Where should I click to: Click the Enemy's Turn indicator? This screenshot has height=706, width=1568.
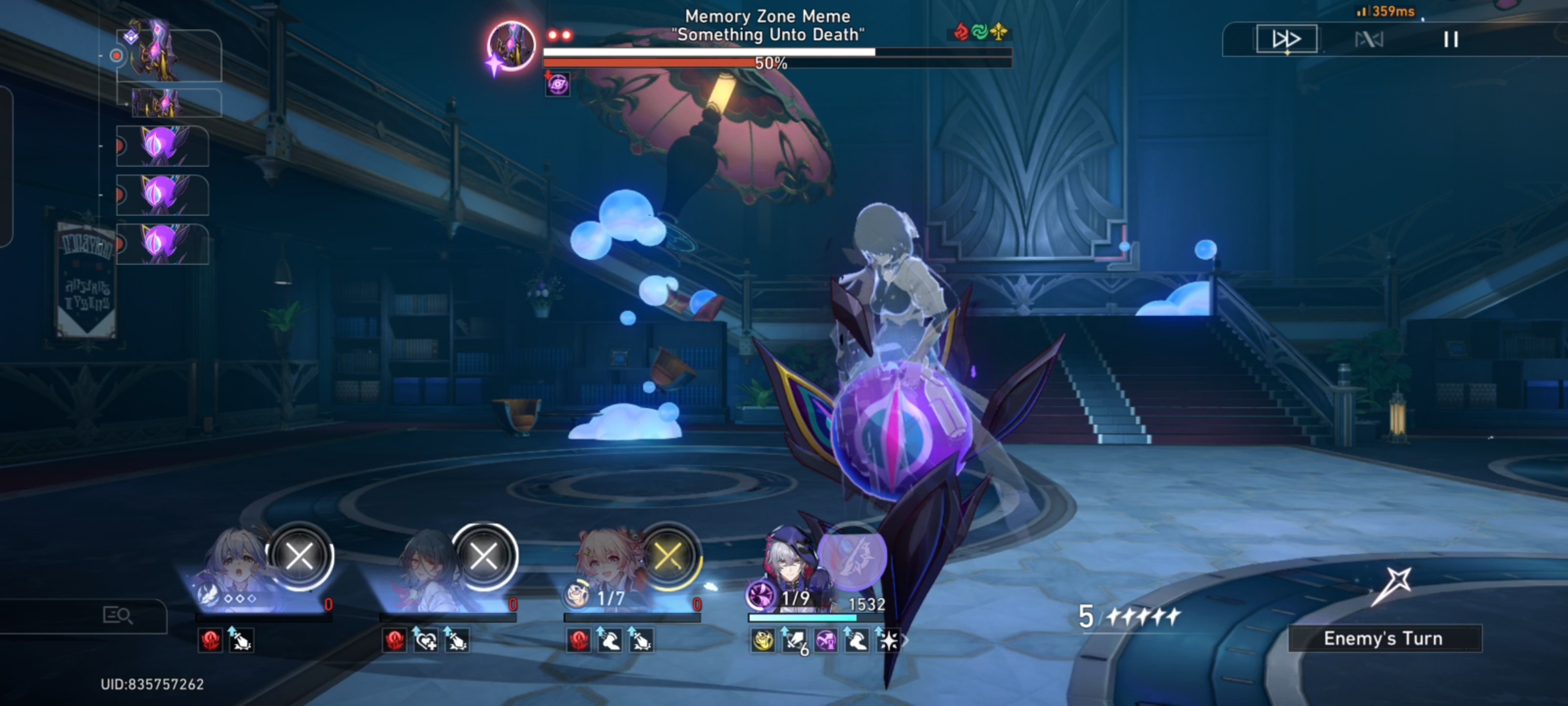coord(1384,638)
